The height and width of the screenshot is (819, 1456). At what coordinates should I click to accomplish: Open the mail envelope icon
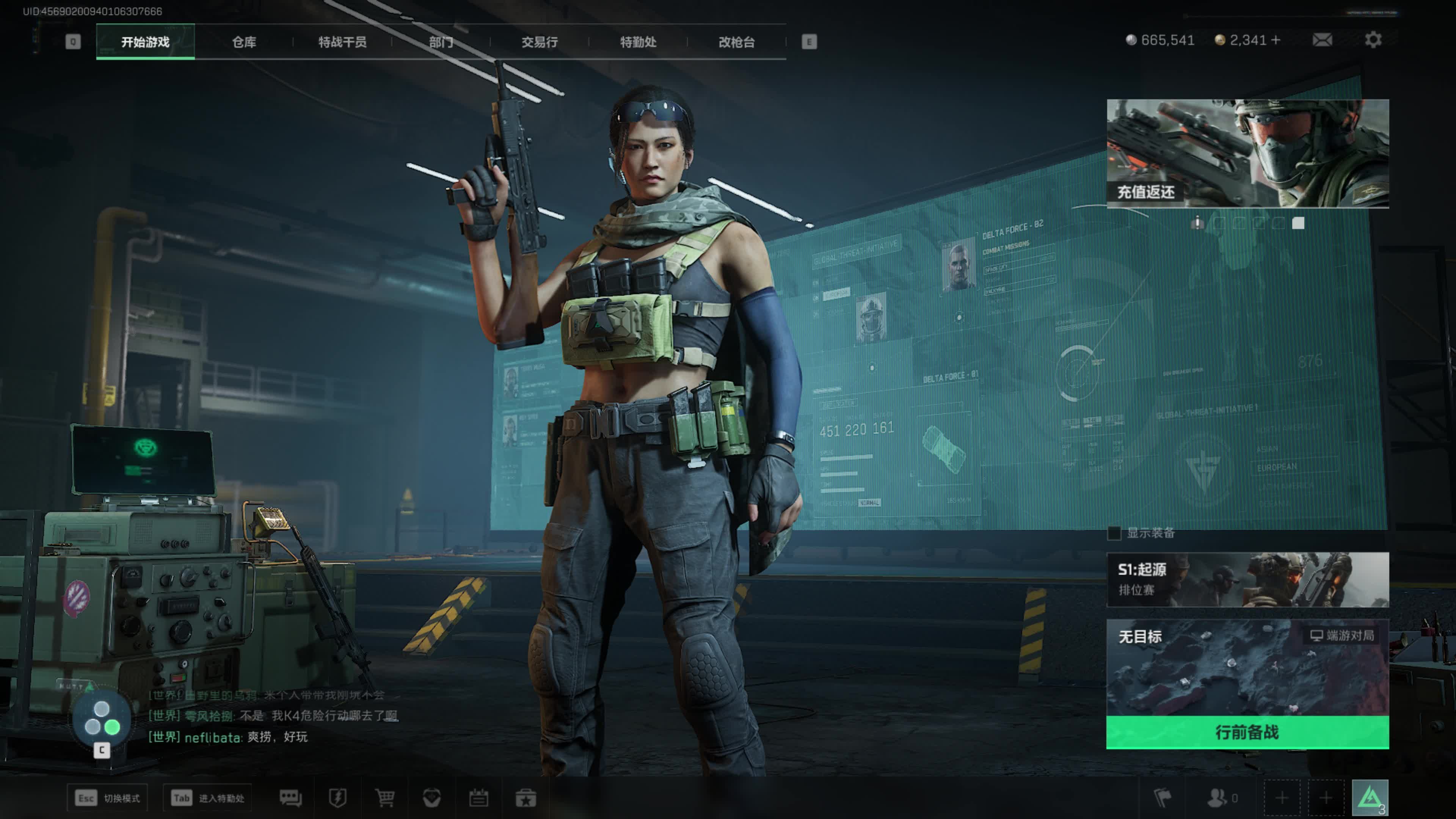pos(1322,40)
